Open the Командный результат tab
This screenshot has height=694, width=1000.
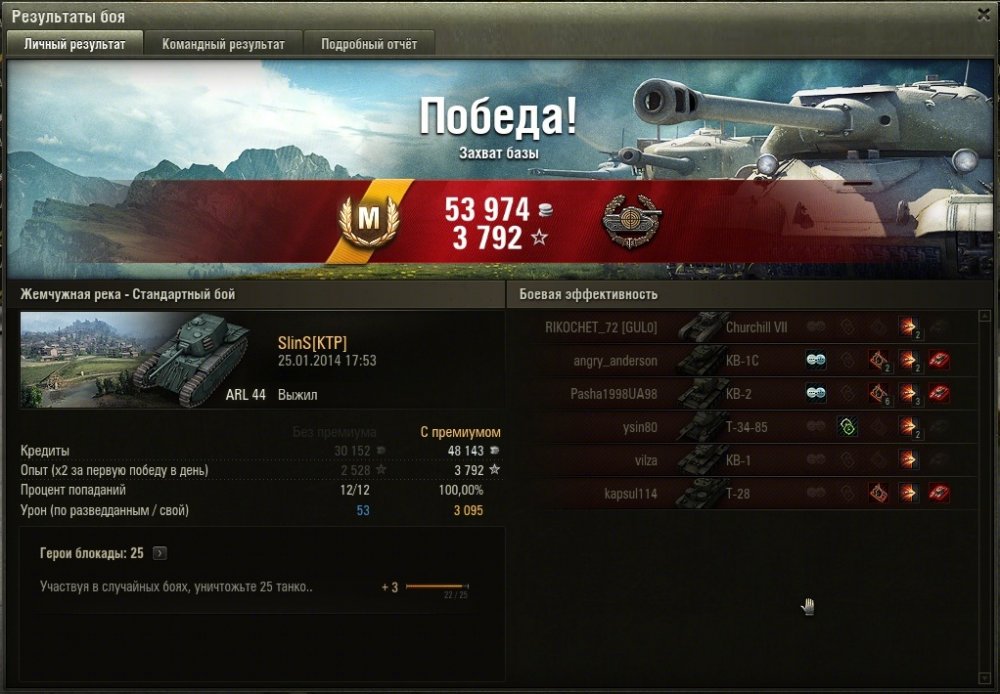click(223, 44)
